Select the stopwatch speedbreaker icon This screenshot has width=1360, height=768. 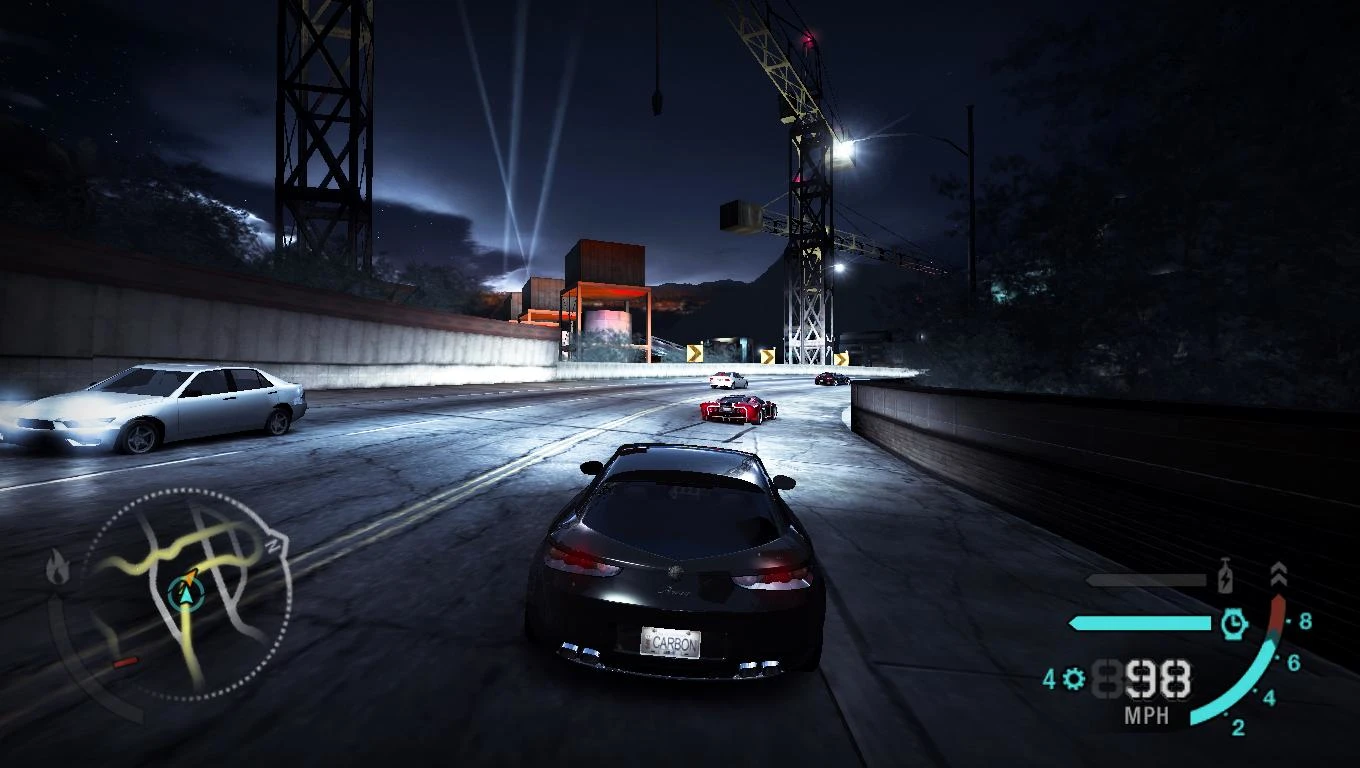pos(1235,622)
